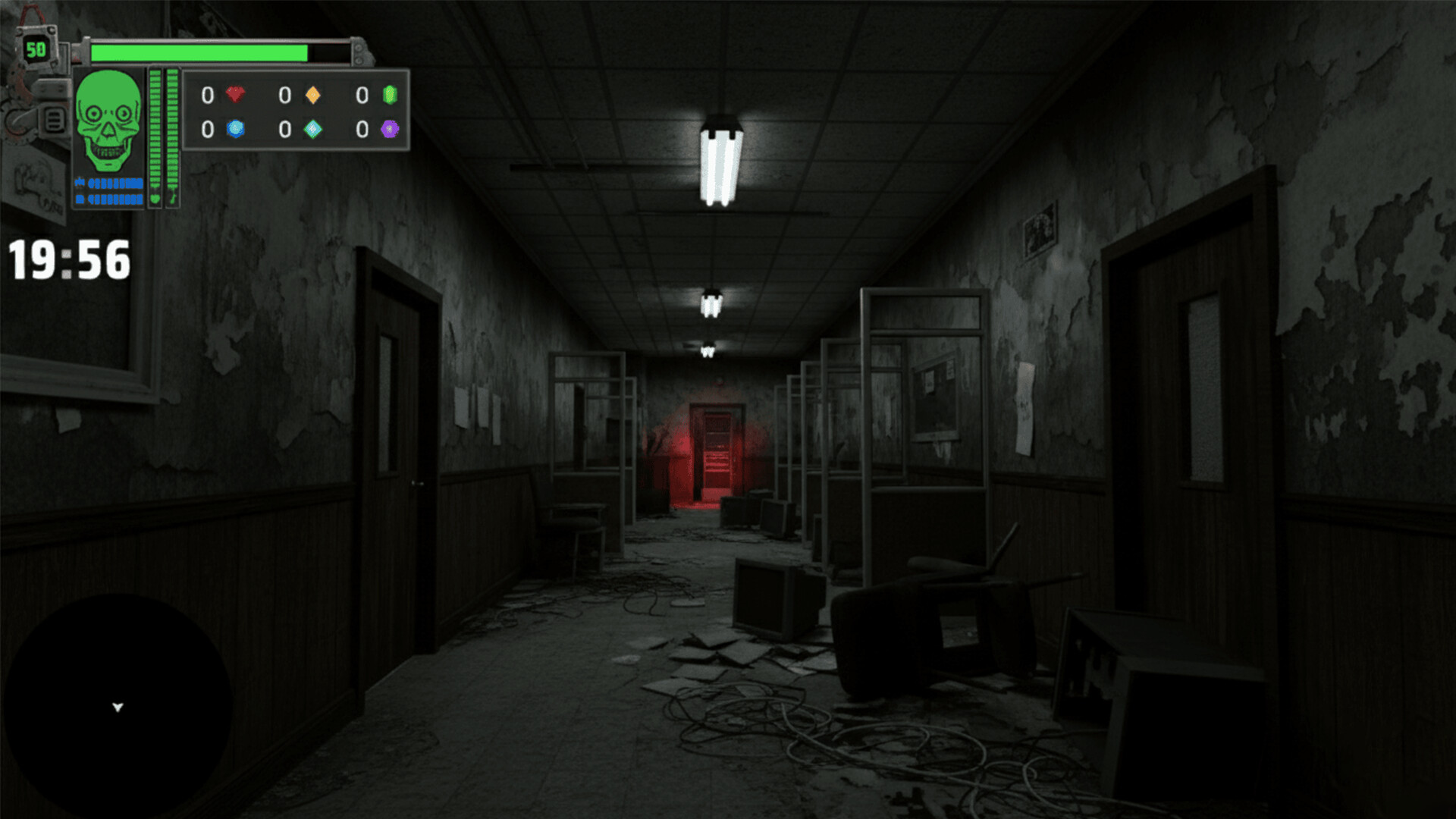
Task: Click the white arrow marker on the minimap
Action: pyautogui.click(x=118, y=706)
